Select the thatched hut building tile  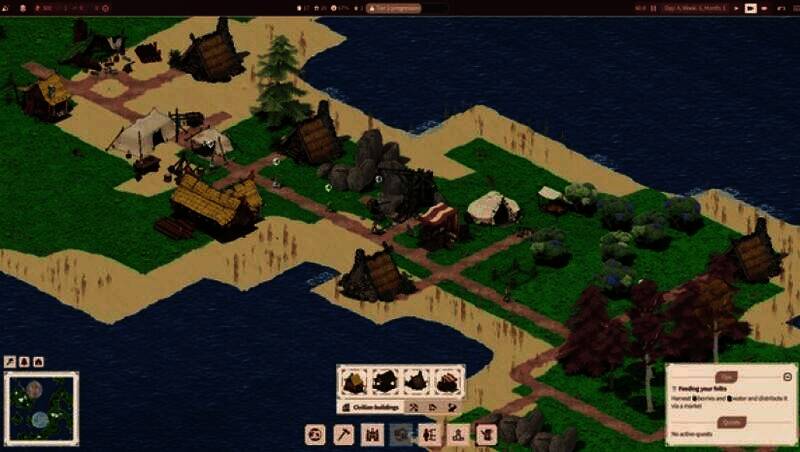pyautogui.click(x=353, y=381)
